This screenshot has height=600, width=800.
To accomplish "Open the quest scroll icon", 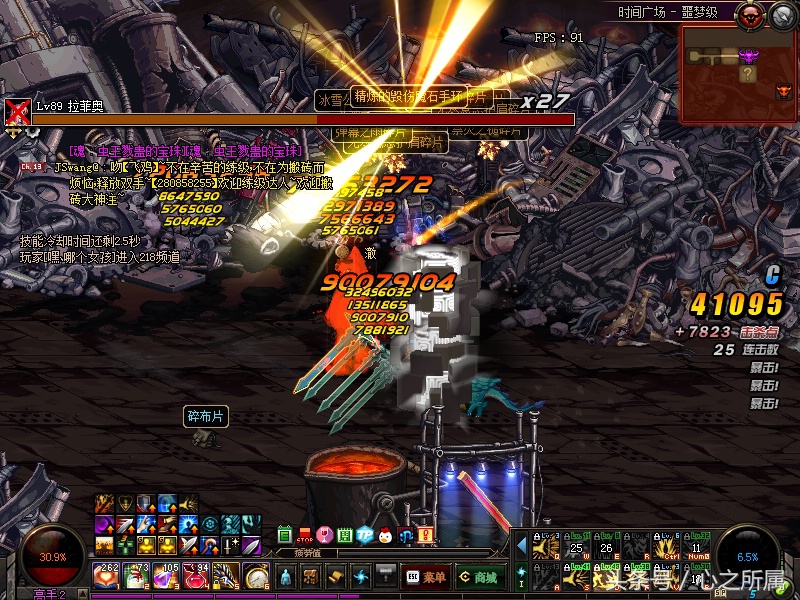I will tap(336, 577).
